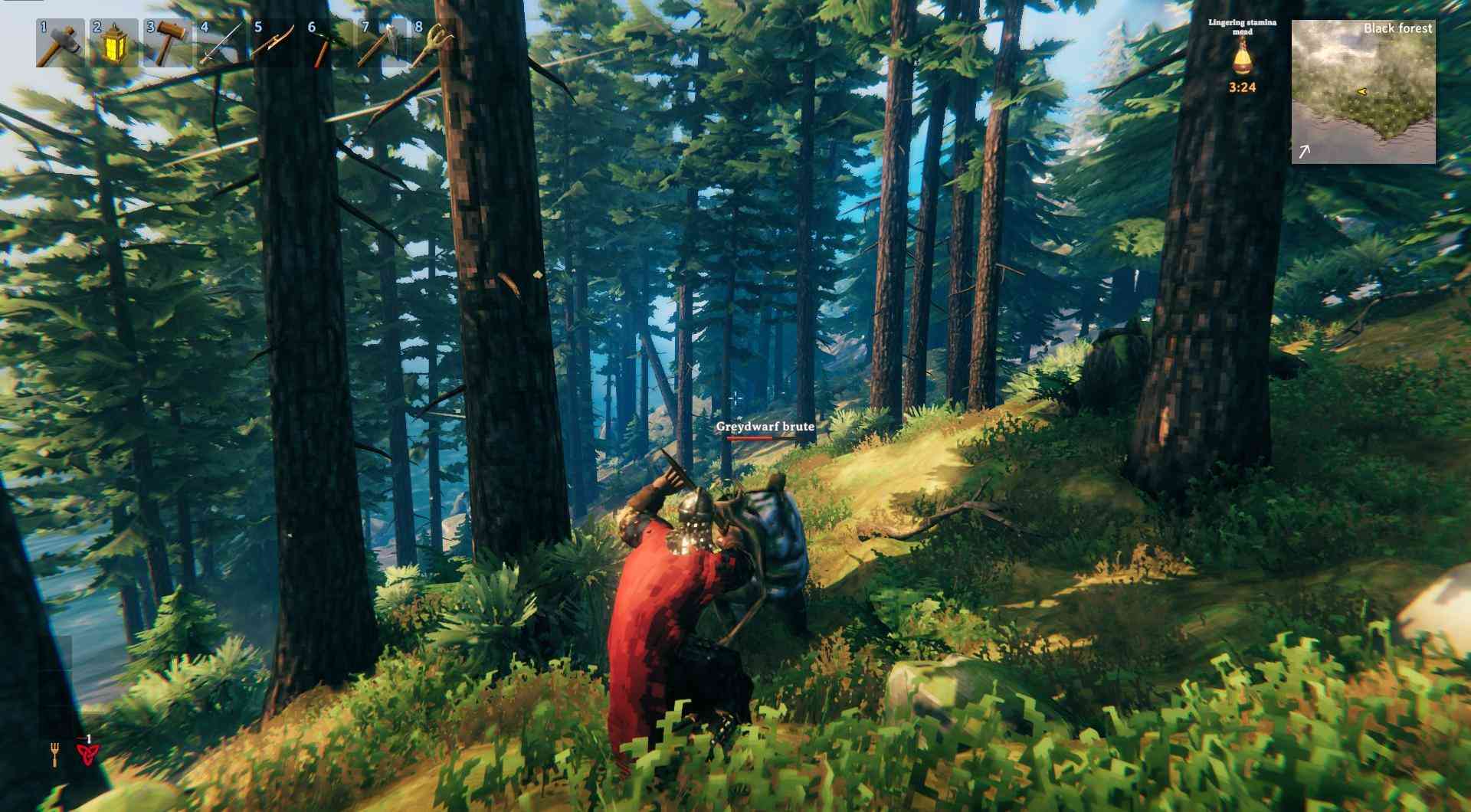Screen dimensions: 1471x812
Task: Click the Black forest biome label
Action: coord(1397,28)
